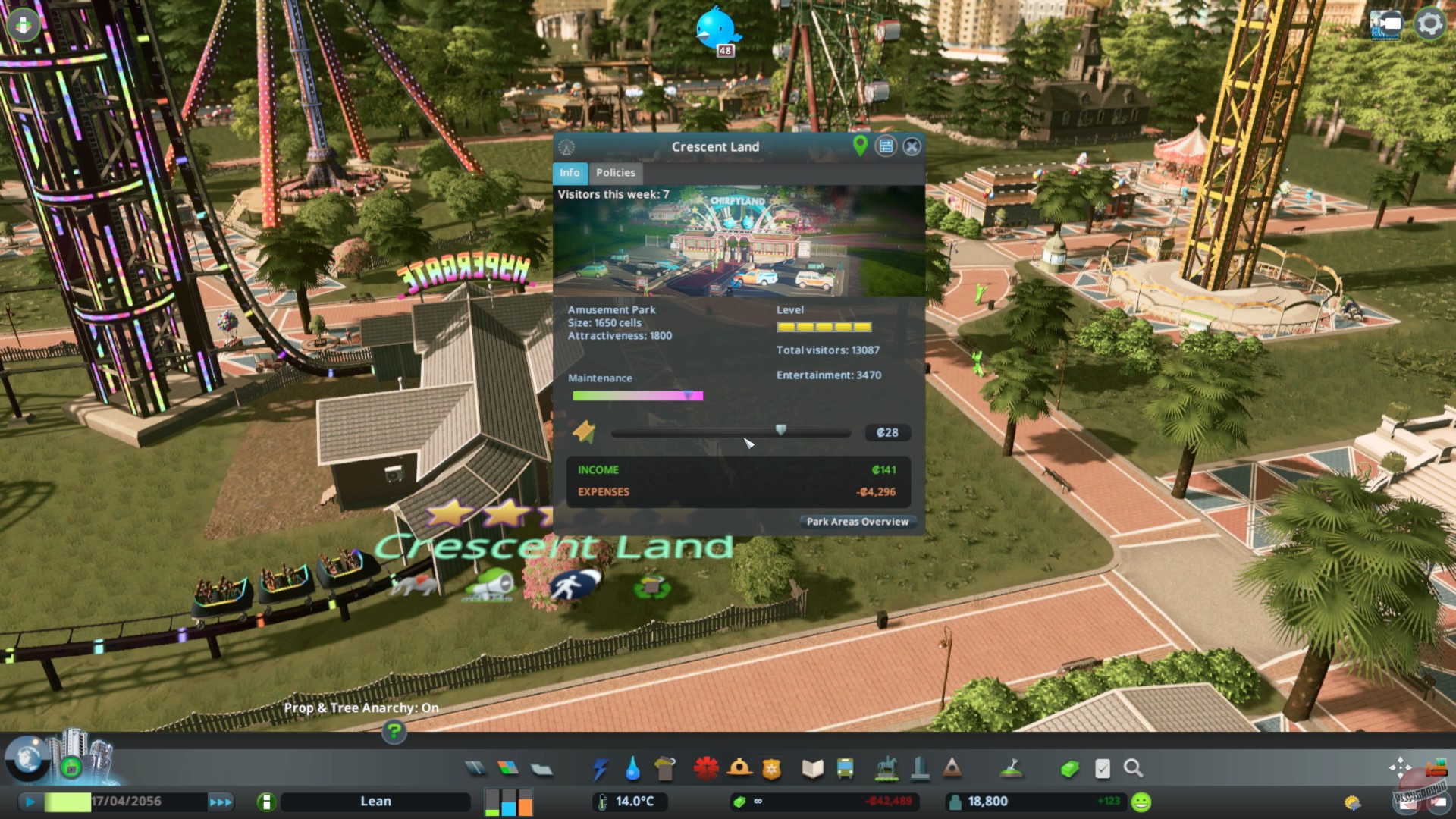Open the game Options gear
This screenshot has height=819, width=1456.
pos(1430,24)
